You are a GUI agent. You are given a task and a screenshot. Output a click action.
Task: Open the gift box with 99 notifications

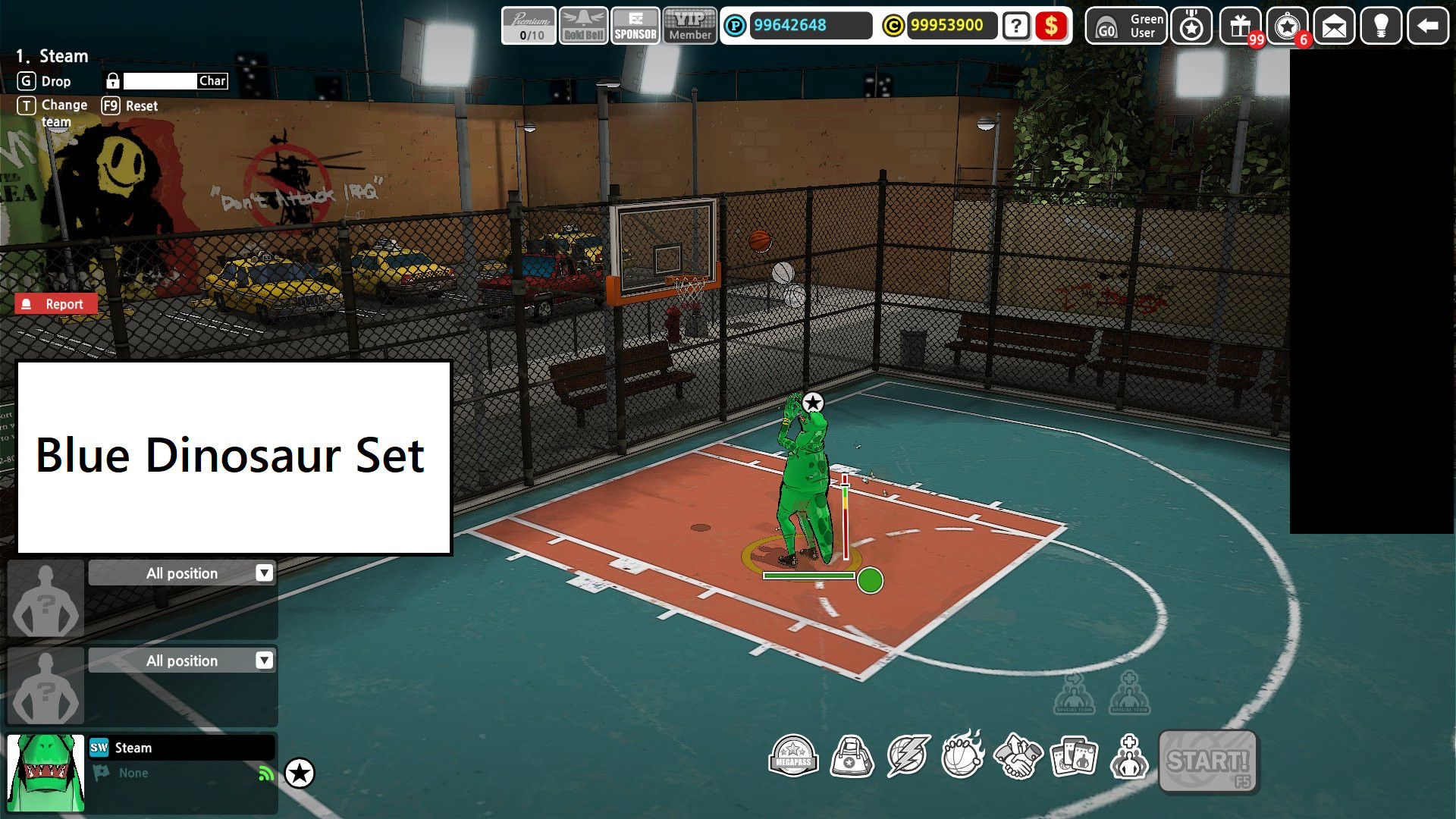click(1238, 27)
